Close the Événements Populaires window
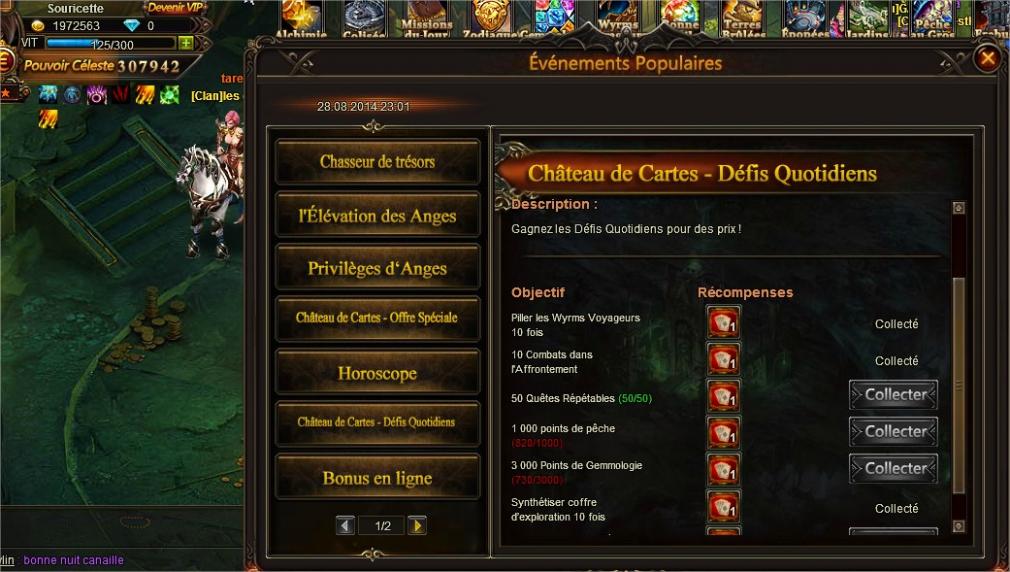Viewport: 1010px width, 572px height. click(988, 59)
